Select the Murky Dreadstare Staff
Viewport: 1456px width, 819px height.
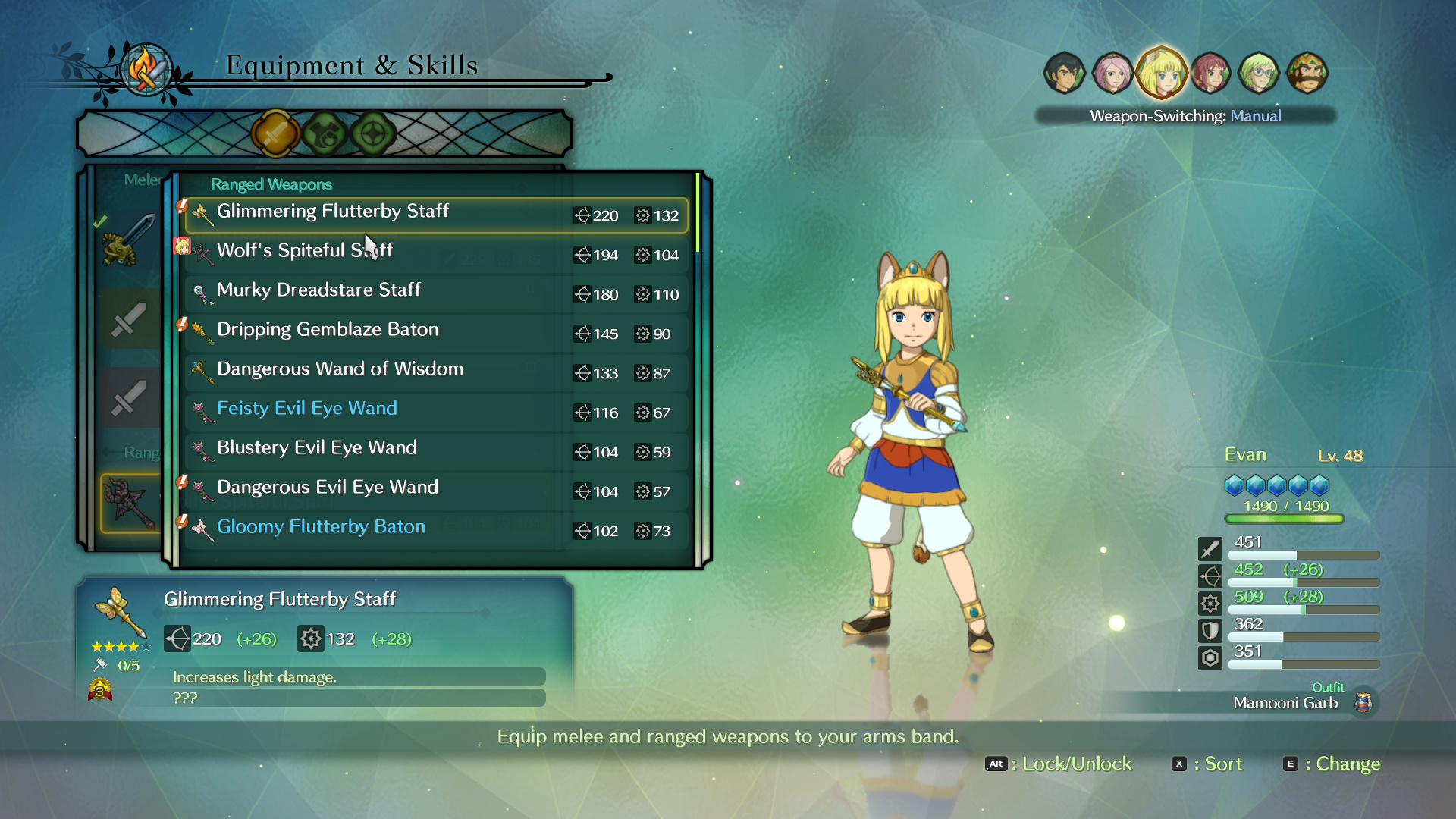(x=436, y=293)
